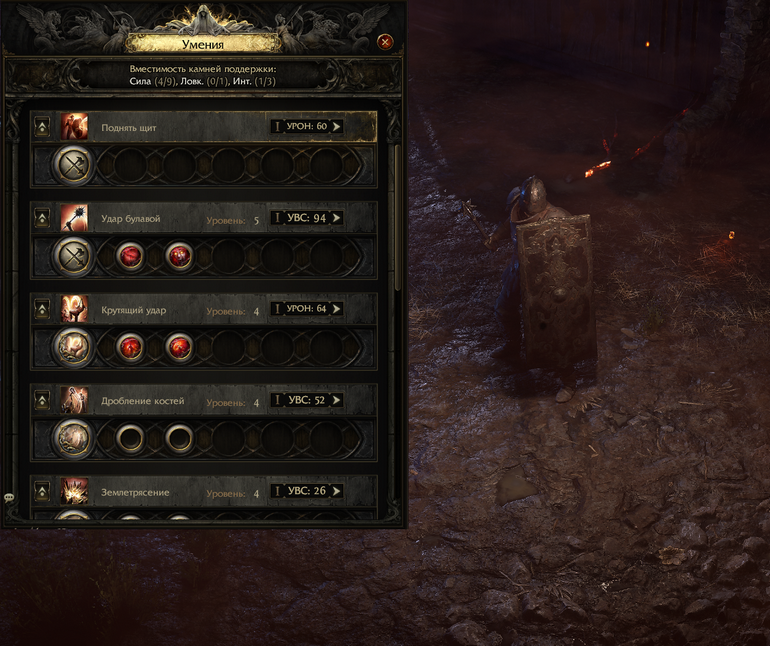Select the Землетрясение skill icon
This screenshot has width=770, height=646.
point(74,492)
